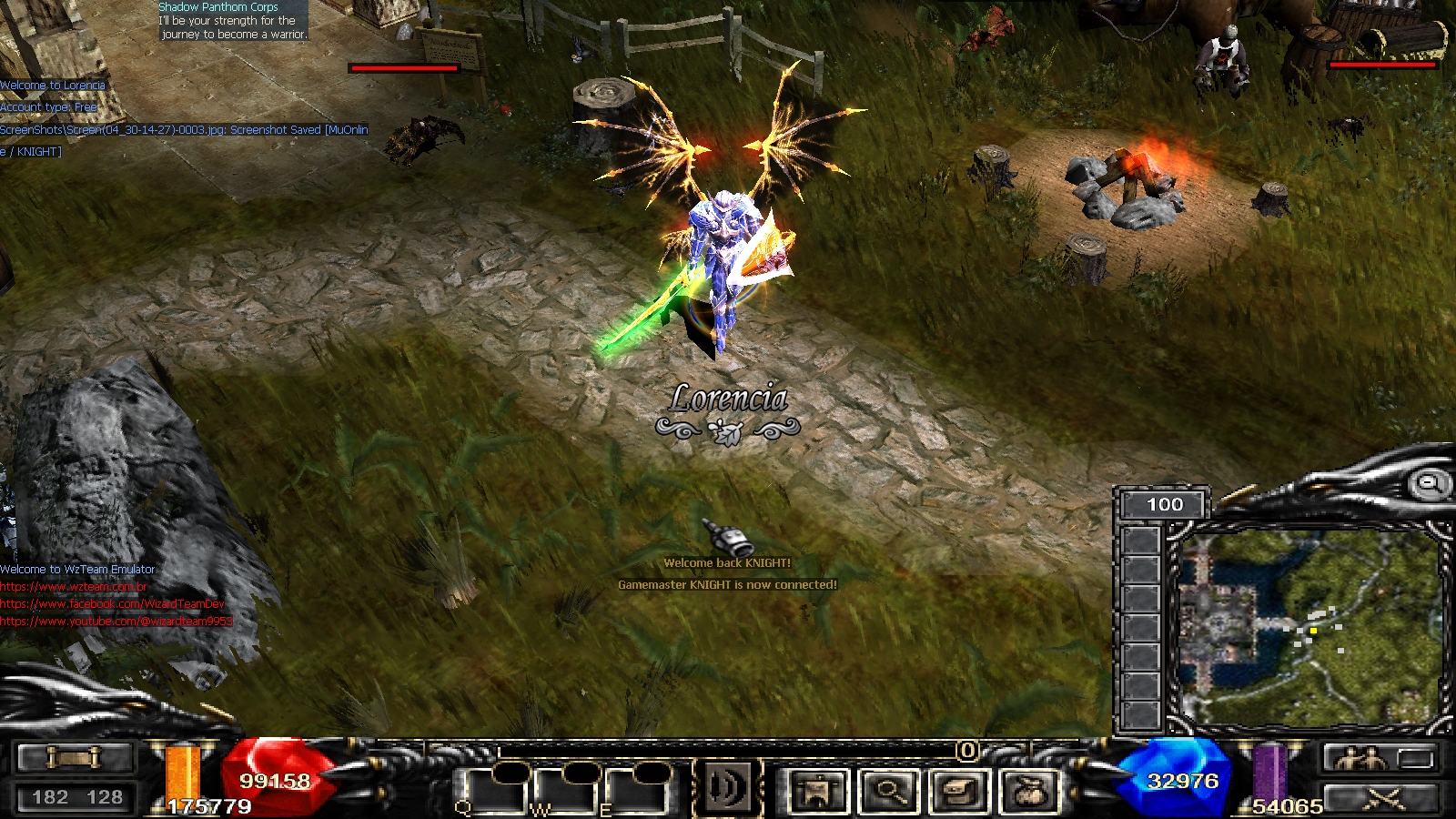The image size is (1456, 819).
Task: Open the wizardteam9953 YouTube link
Action: point(116,622)
